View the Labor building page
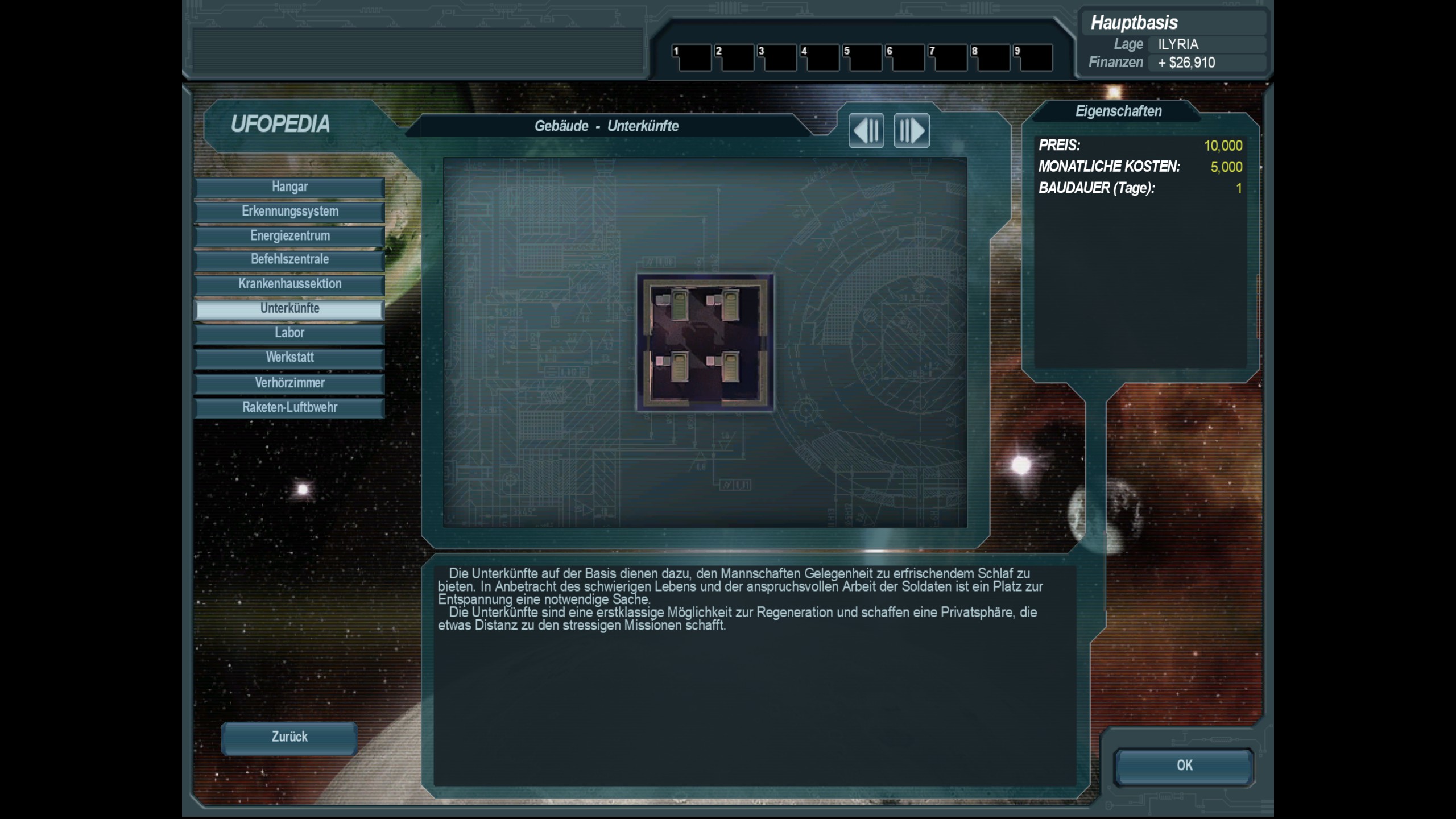Image resolution: width=1456 pixels, height=819 pixels. [x=289, y=333]
